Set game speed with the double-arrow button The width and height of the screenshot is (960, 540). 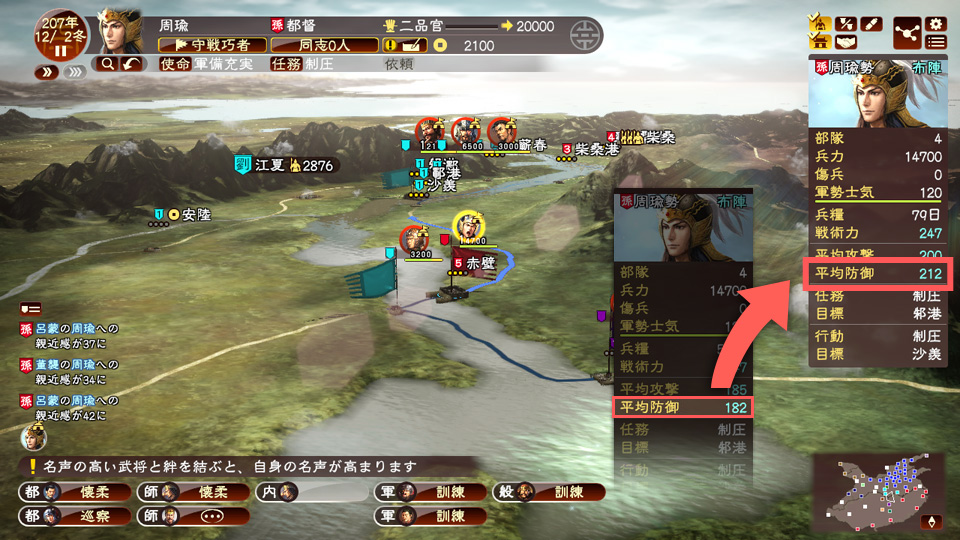coord(46,72)
